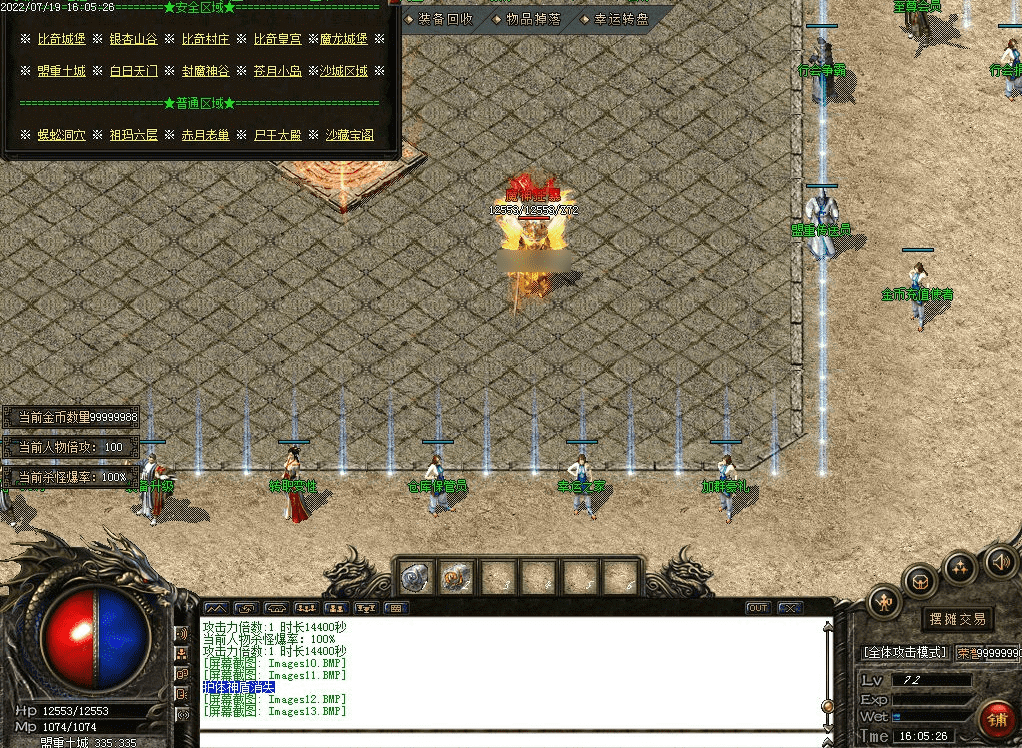Image resolution: width=1022 pixels, height=748 pixels.
Task: Open the 尸王大殿 teleport link
Action: [278, 135]
